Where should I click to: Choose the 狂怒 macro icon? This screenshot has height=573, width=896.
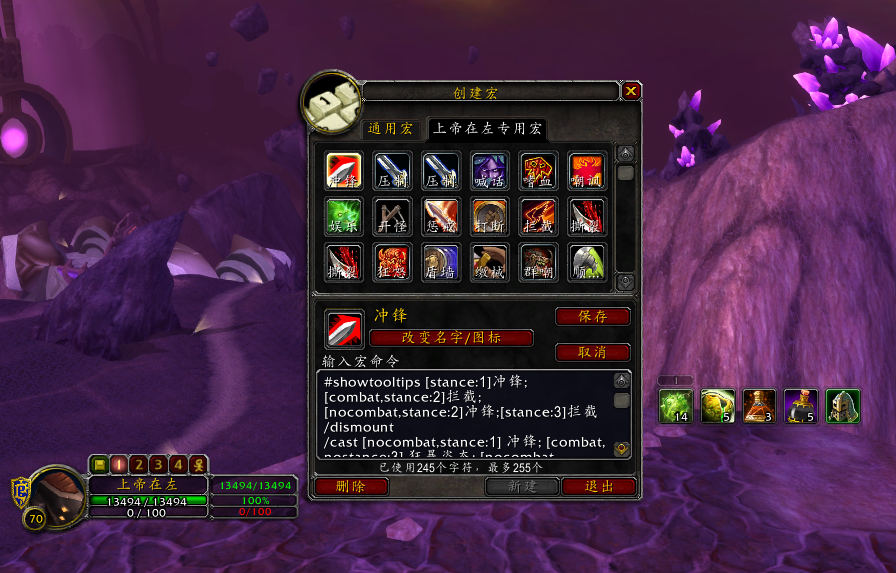(393, 263)
